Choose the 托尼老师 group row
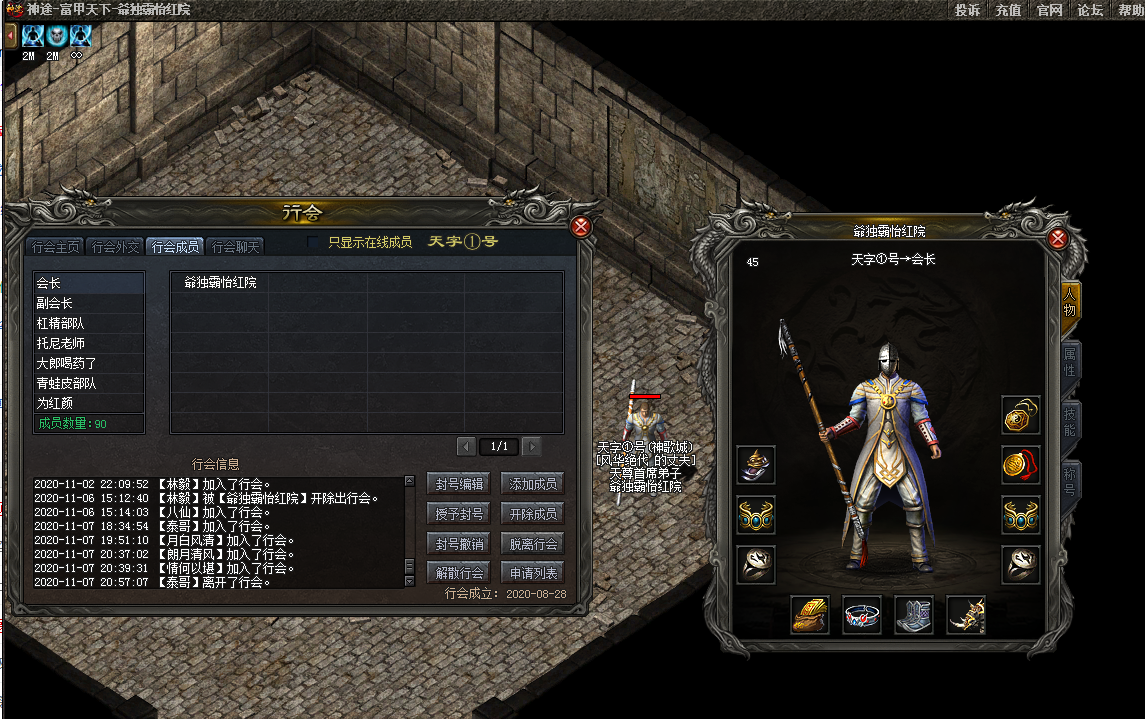Image resolution: width=1145 pixels, height=719 pixels. pos(88,343)
